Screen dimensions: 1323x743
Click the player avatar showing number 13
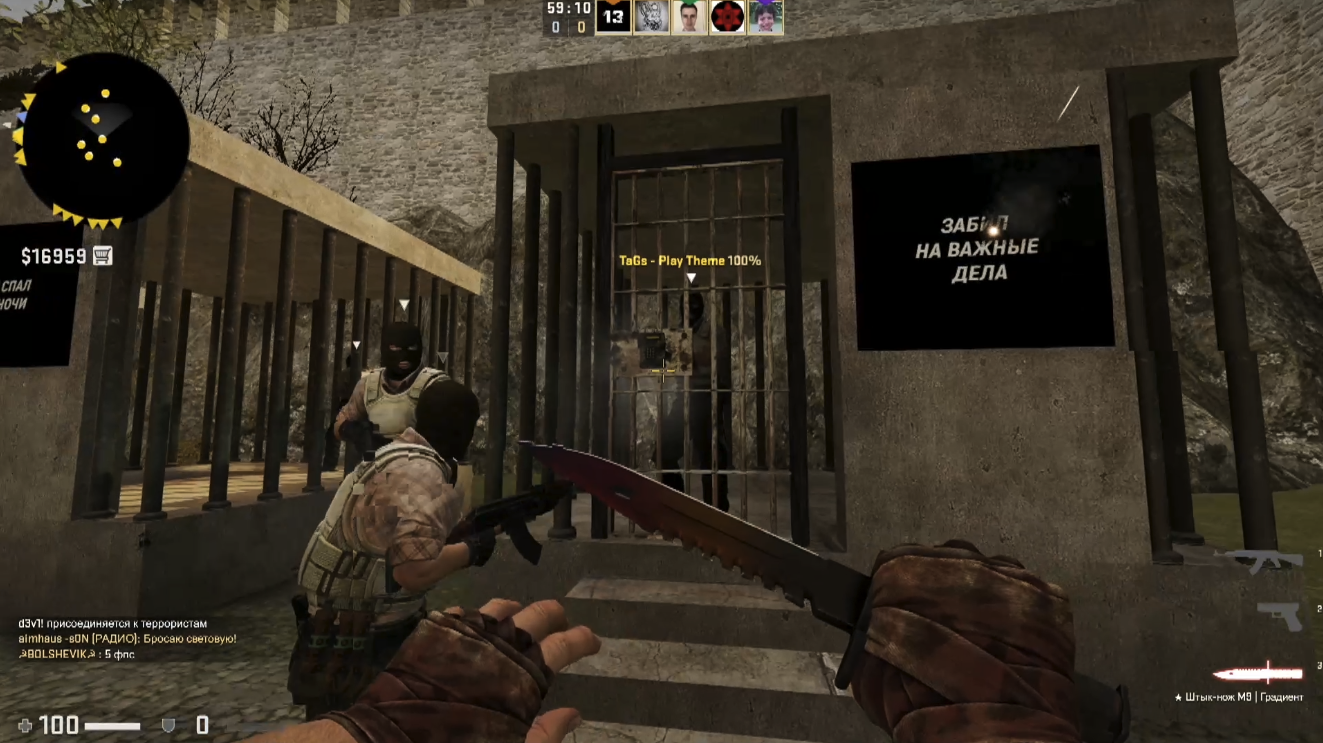(x=613, y=17)
